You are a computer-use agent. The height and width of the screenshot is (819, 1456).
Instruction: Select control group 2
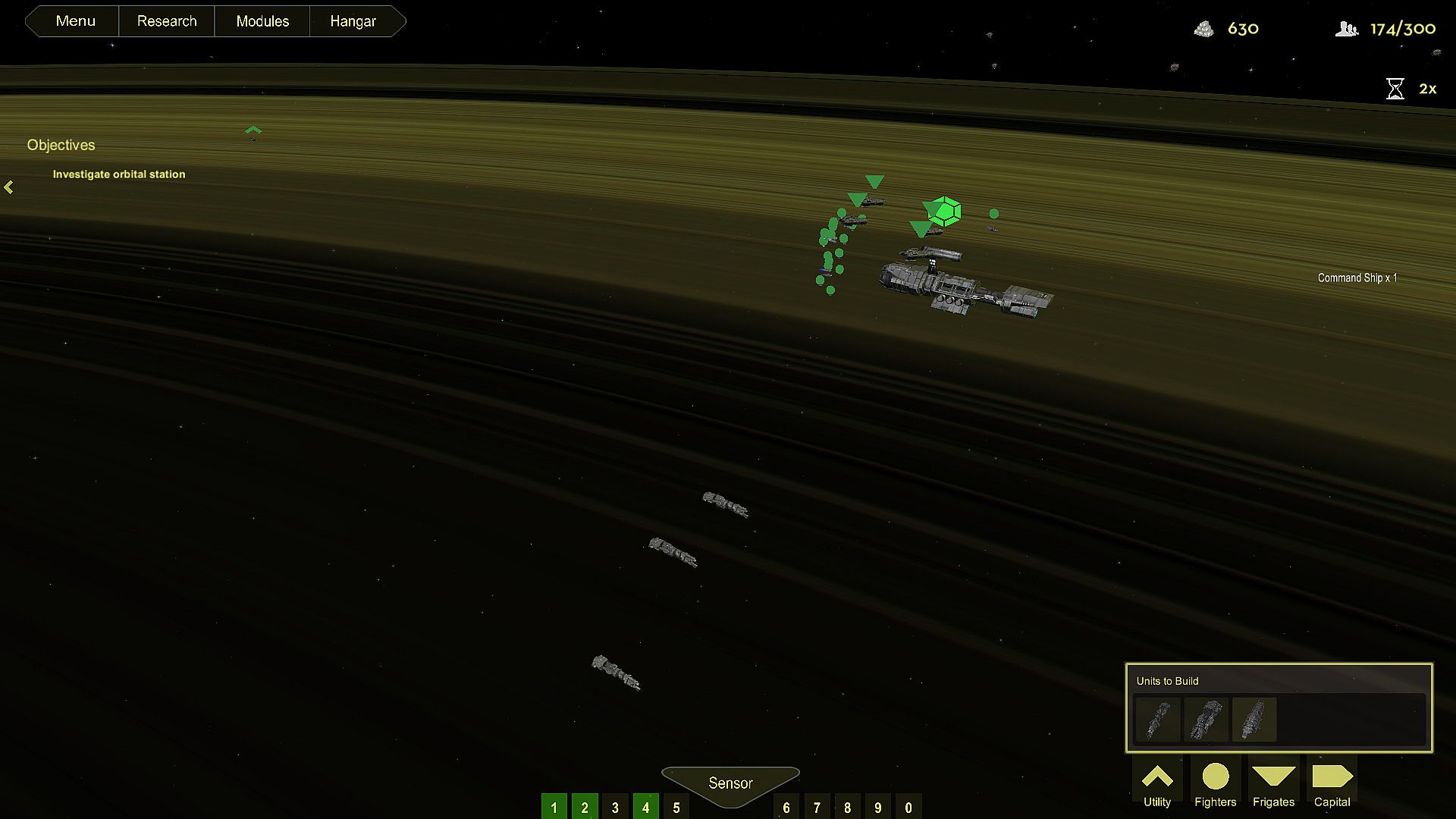coord(585,807)
